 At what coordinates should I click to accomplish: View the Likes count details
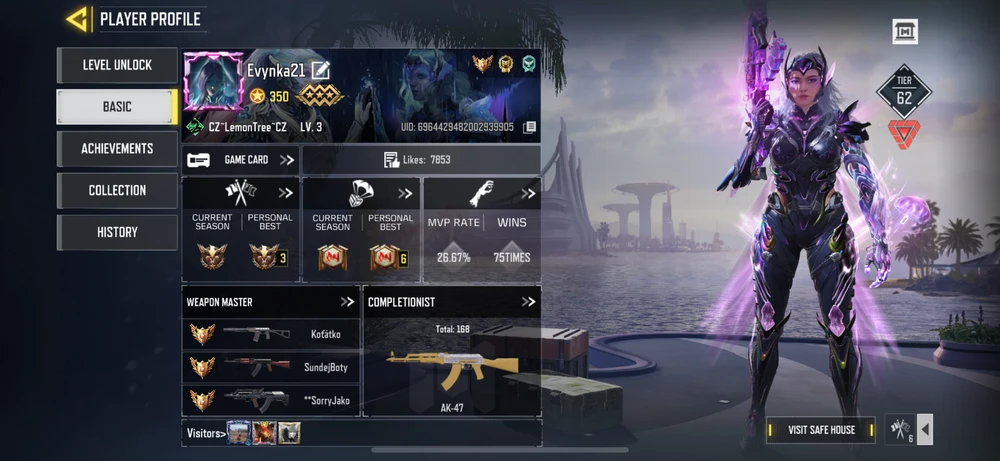[420, 160]
